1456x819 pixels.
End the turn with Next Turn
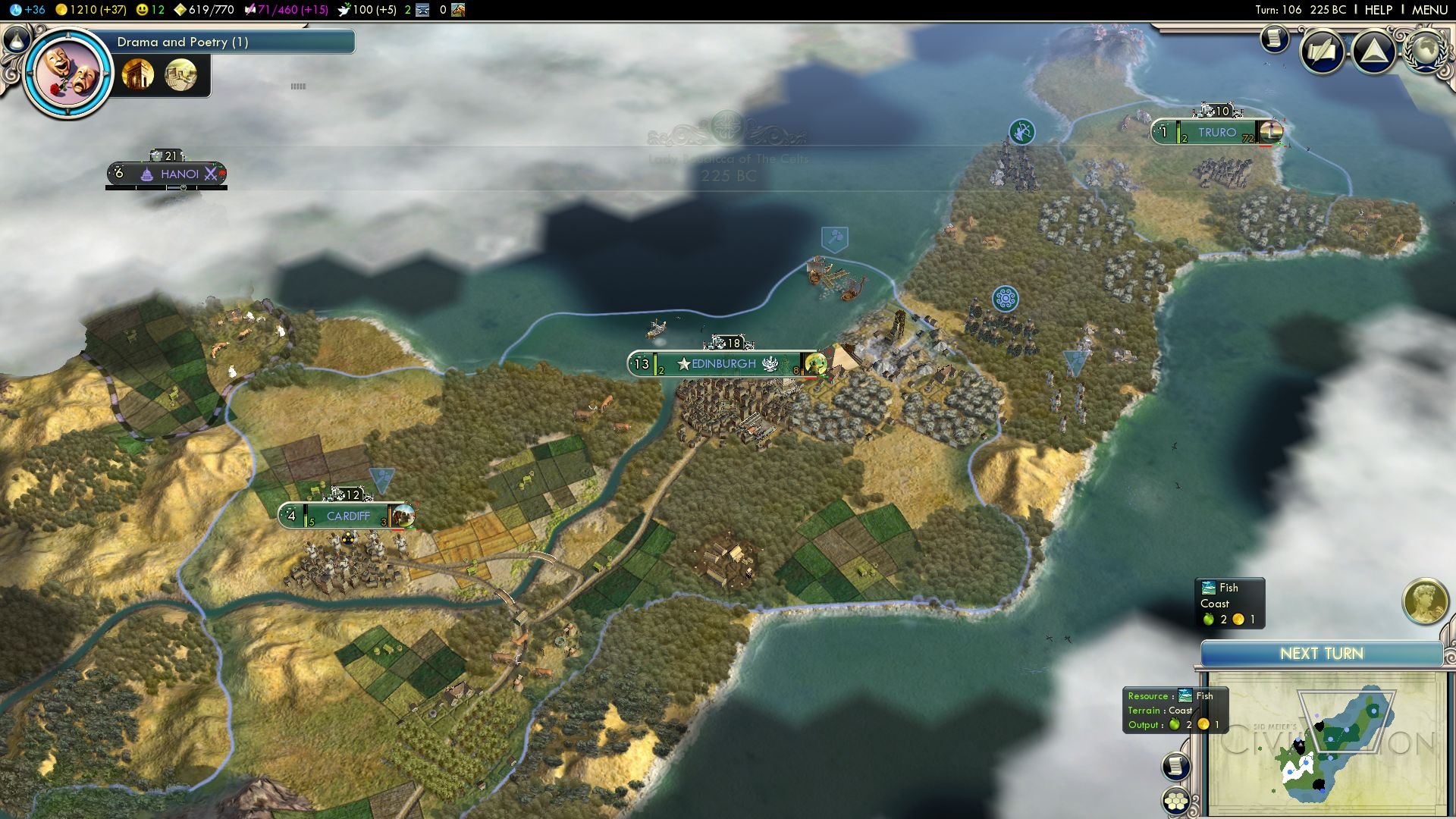(1321, 654)
